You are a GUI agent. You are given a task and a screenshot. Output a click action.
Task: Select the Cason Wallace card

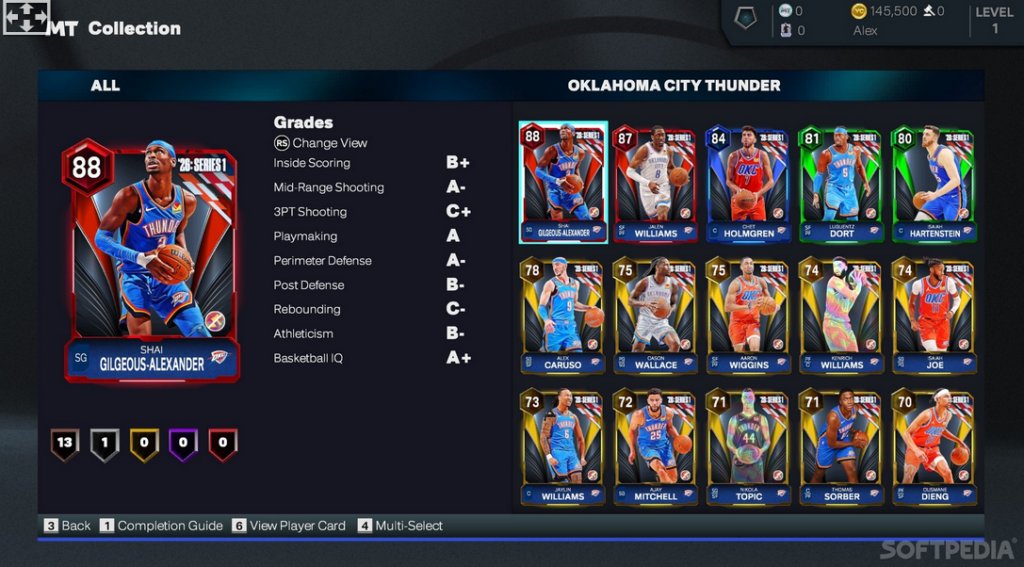(x=655, y=315)
